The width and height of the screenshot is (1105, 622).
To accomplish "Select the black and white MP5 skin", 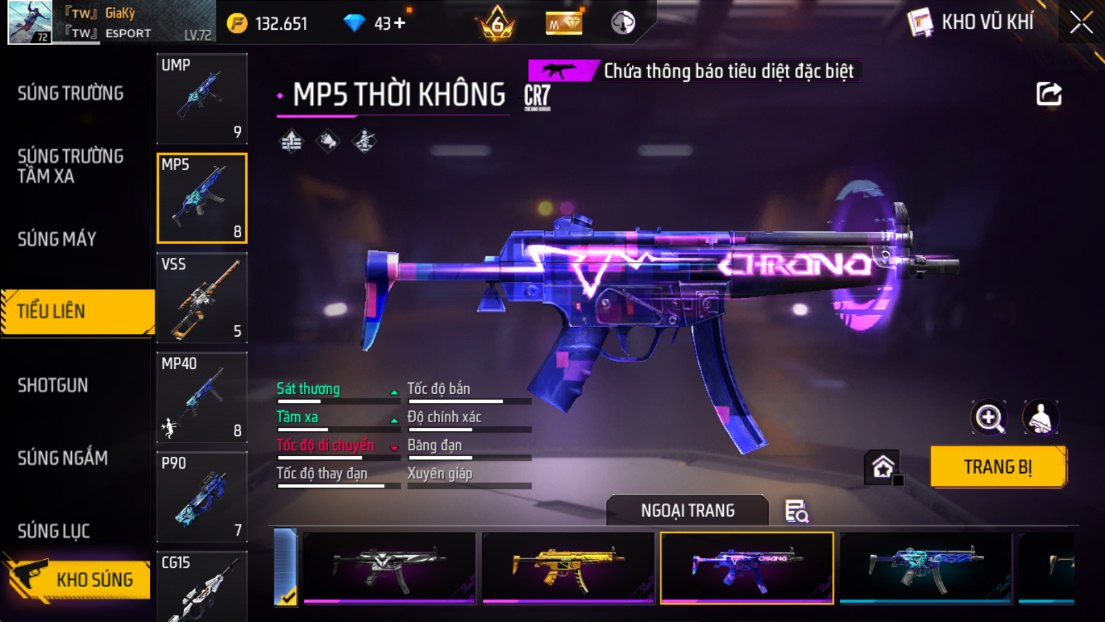I will pos(389,567).
